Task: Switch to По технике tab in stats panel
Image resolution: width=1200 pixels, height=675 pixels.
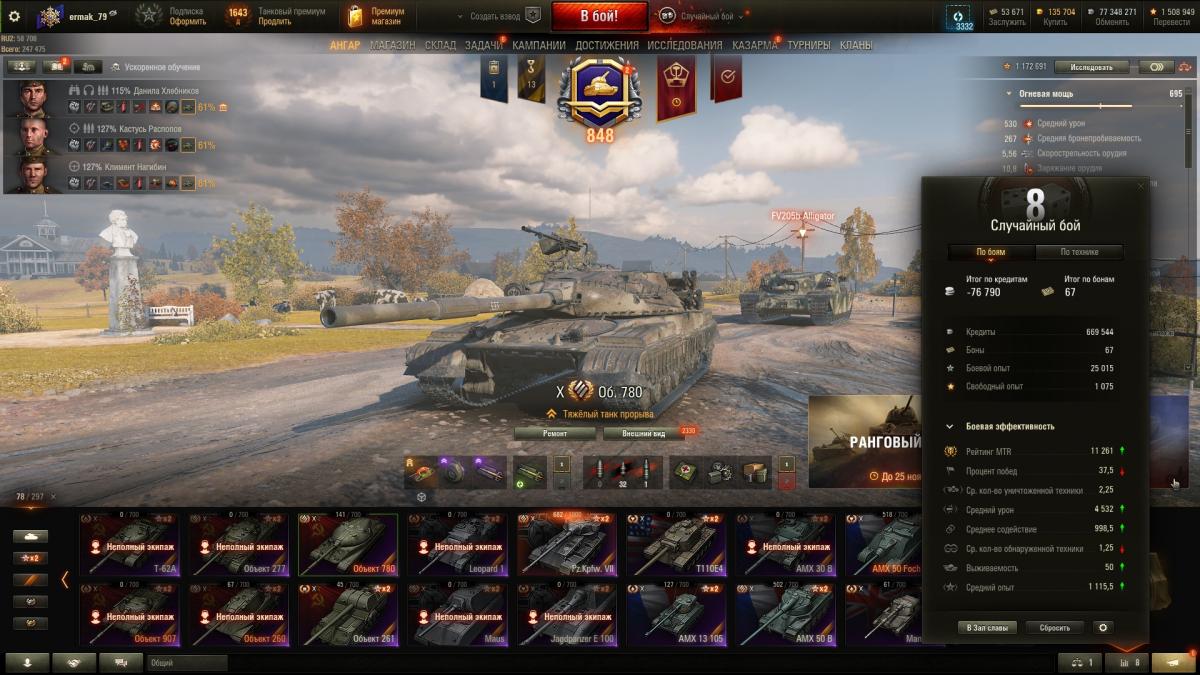Action: (x=1079, y=252)
